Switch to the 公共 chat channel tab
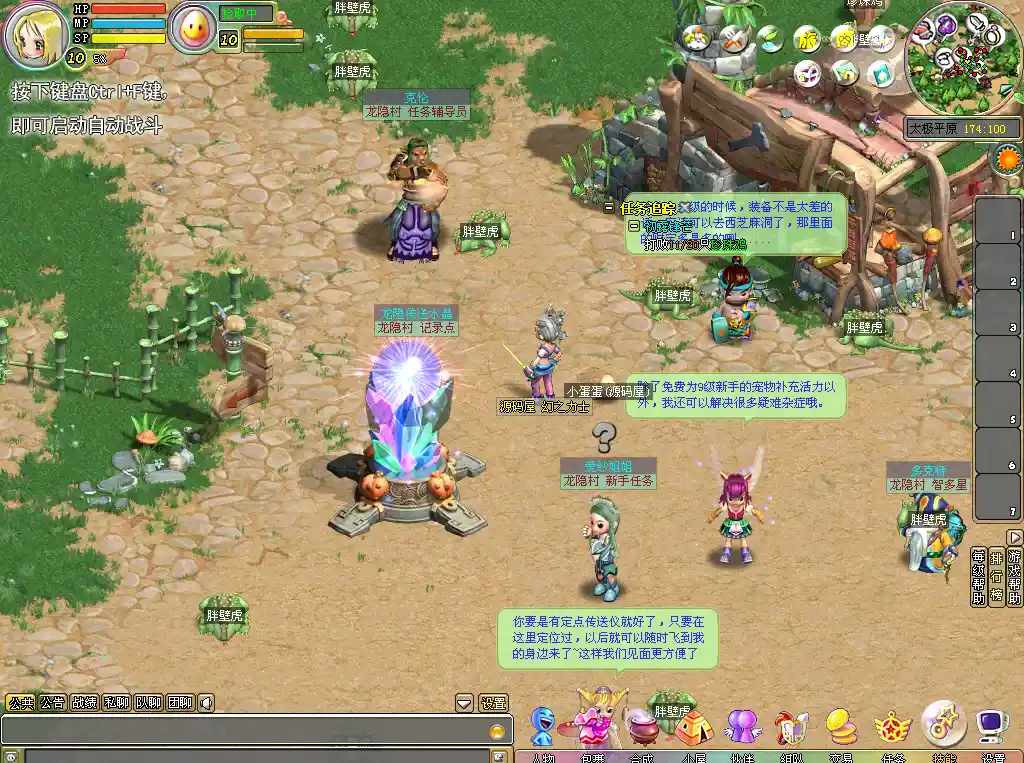This screenshot has width=1024, height=763. point(21,702)
